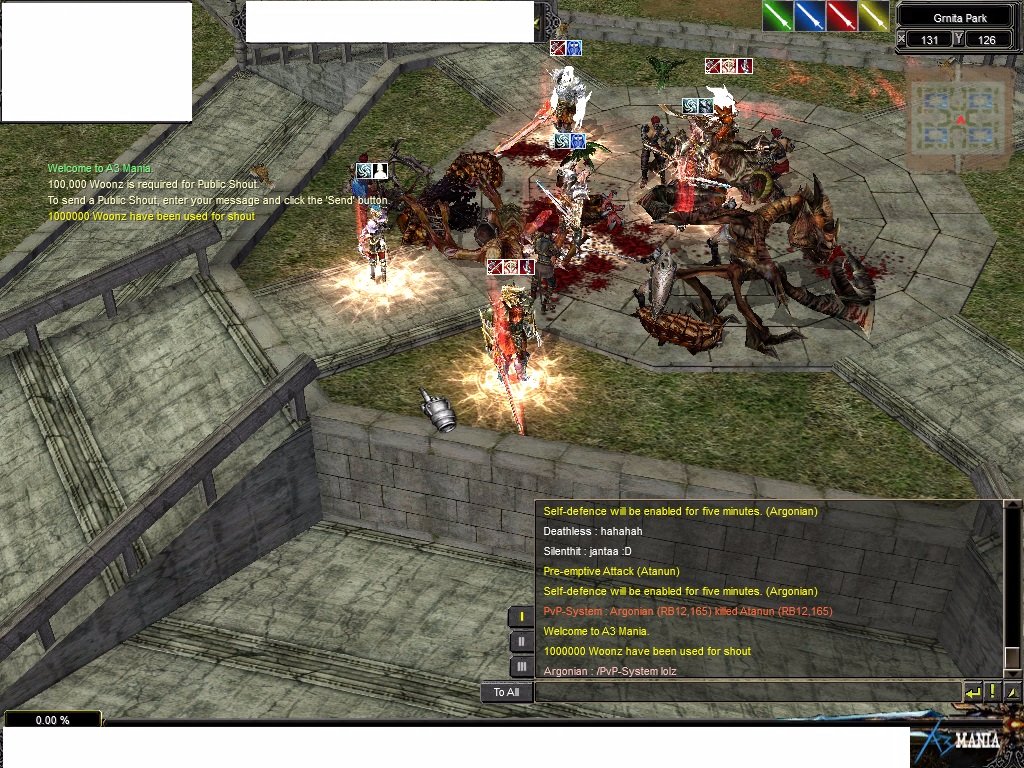Open the 'To All' chat channel selector
The height and width of the screenshot is (768, 1024).
pos(506,692)
